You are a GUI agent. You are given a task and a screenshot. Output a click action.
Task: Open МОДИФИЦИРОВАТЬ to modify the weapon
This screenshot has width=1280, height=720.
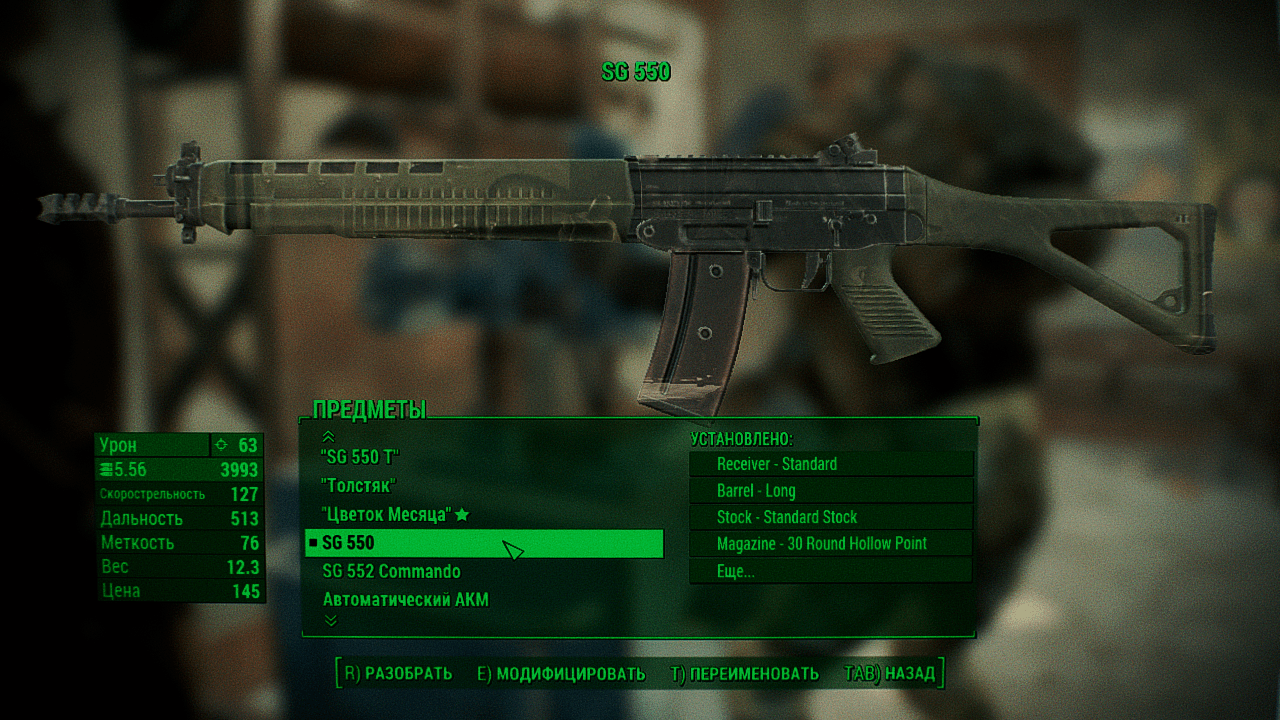561,673
